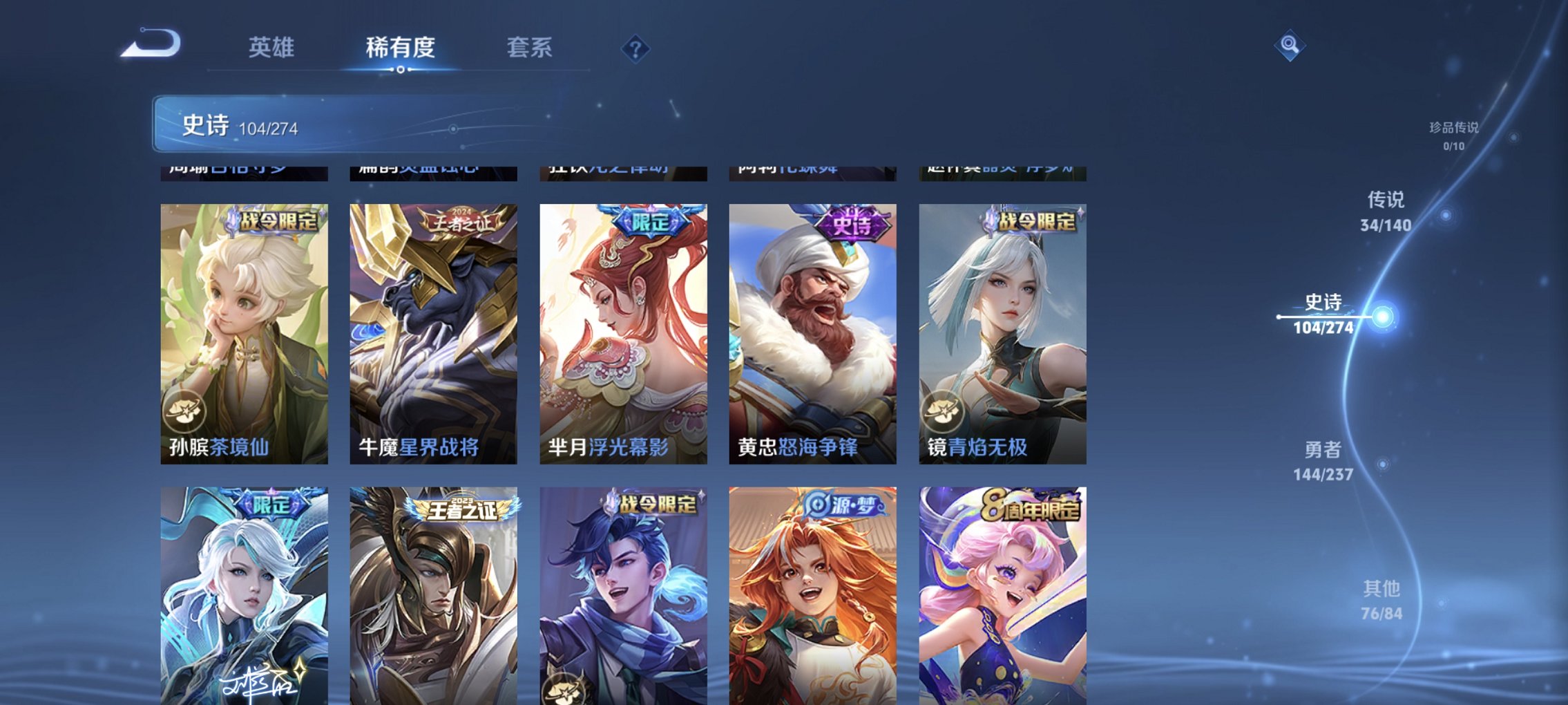Viewport: 1568px width, 705px height.
Task: Switch to the 英雄 tab
Action: (x=271, y=48)
